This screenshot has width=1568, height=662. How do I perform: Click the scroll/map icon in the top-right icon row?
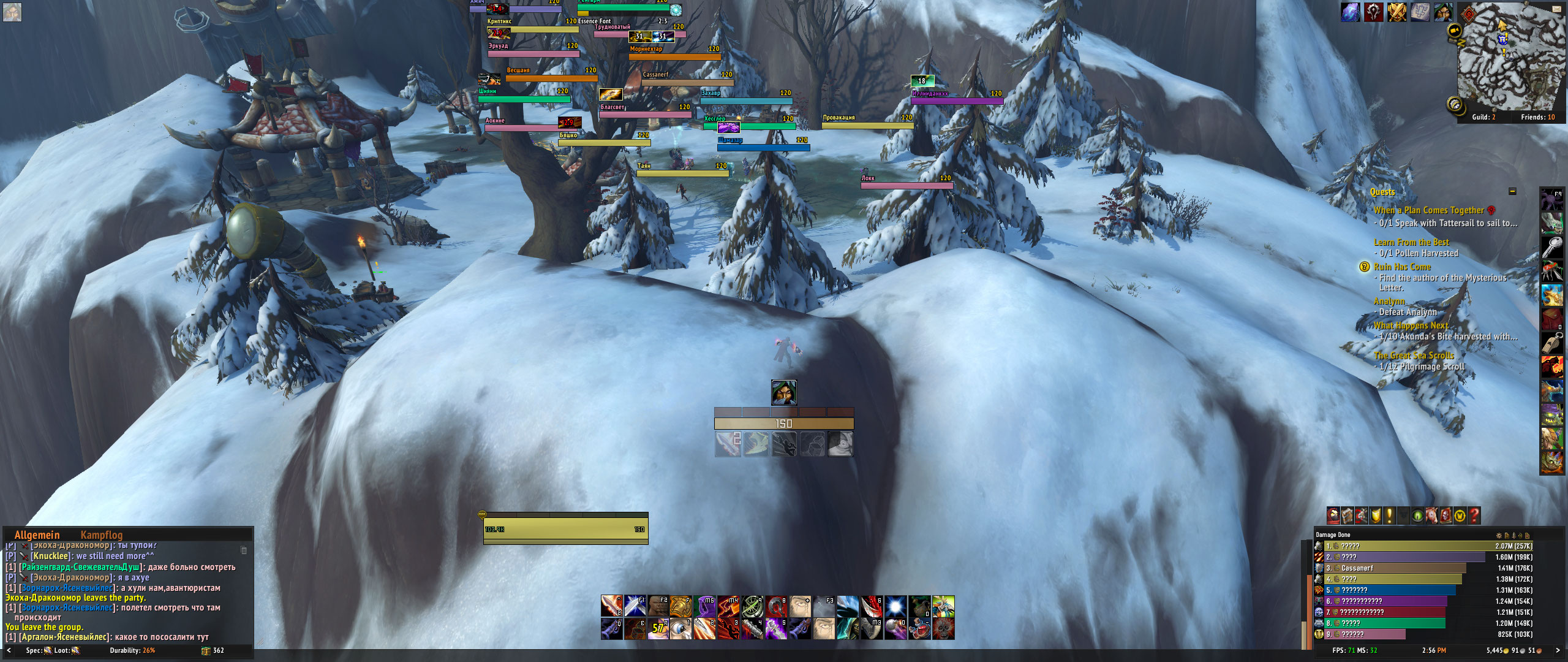click(1420, 12)
